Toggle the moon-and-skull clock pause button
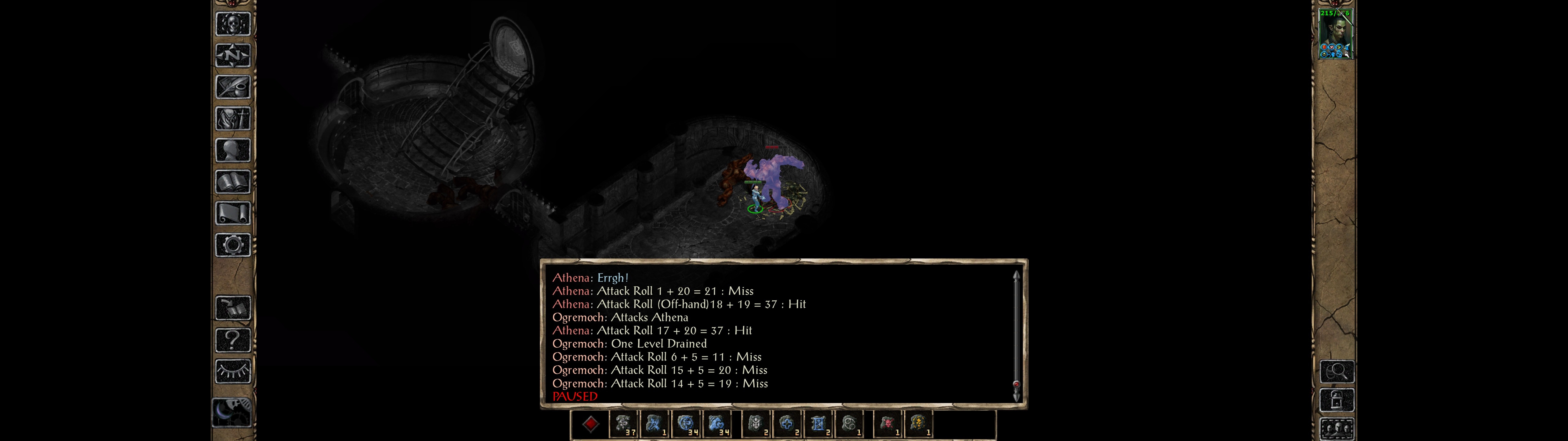 click(x=231, y=413)
